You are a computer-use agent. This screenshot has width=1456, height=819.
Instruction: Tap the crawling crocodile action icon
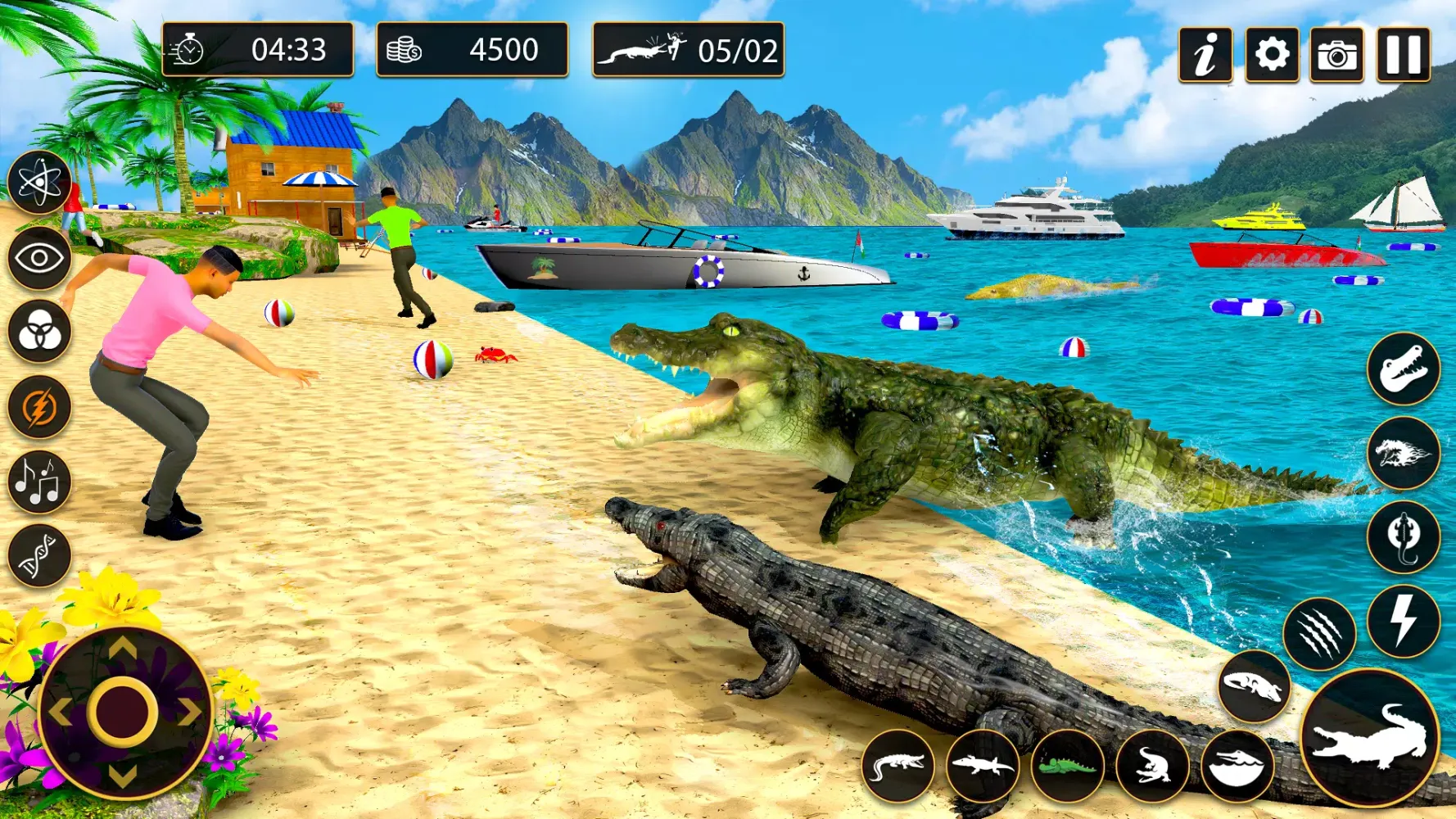pos(899,767)
